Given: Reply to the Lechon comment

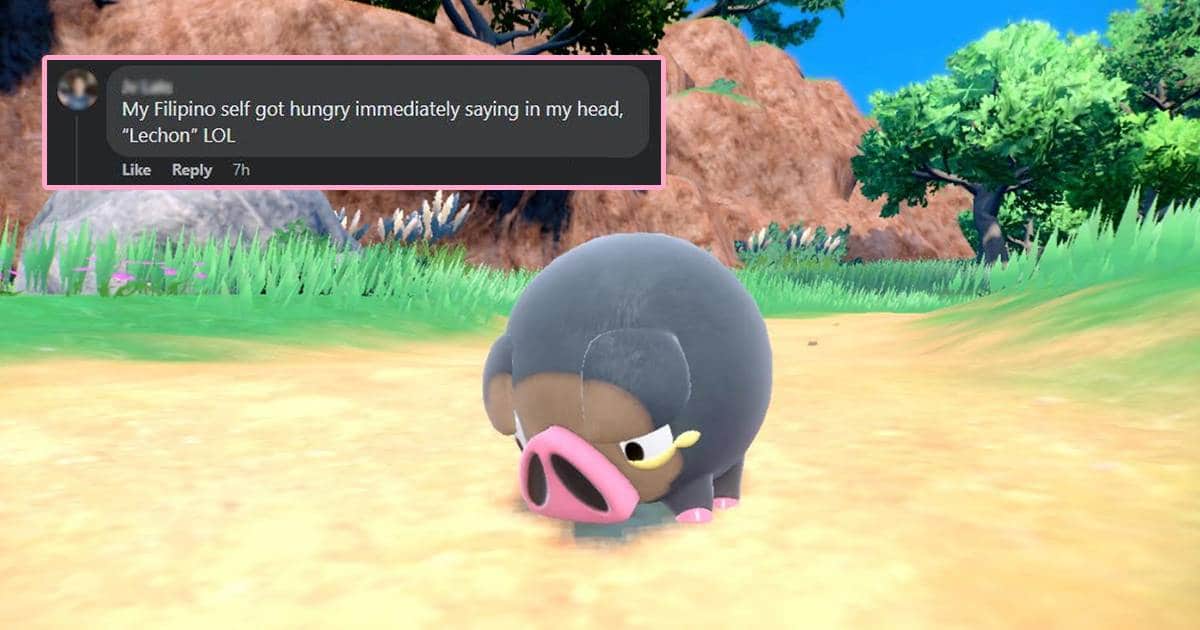Looking at the screenshot, I should click(x=192, y=170).
